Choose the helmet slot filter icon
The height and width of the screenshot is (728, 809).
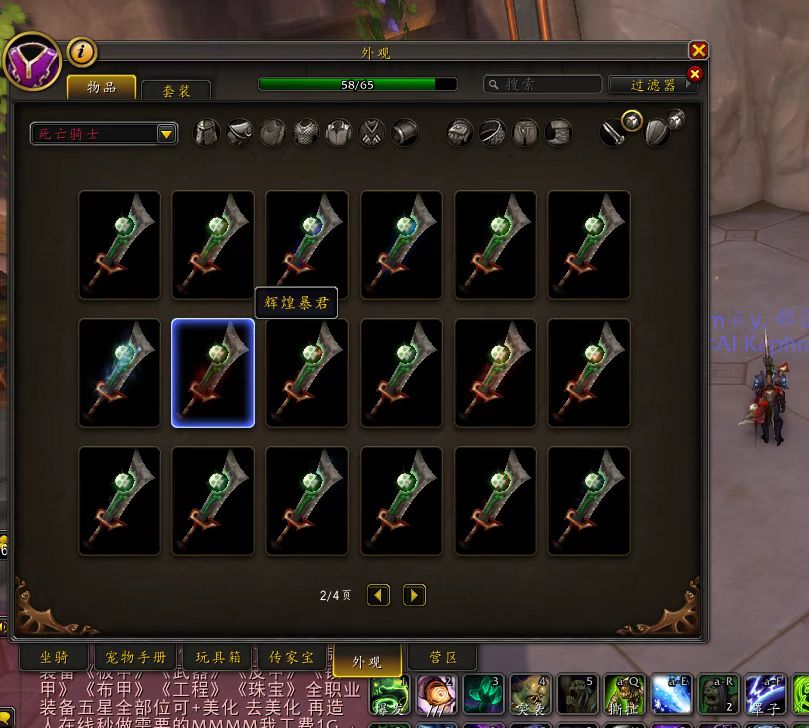[x=207, y=133]
